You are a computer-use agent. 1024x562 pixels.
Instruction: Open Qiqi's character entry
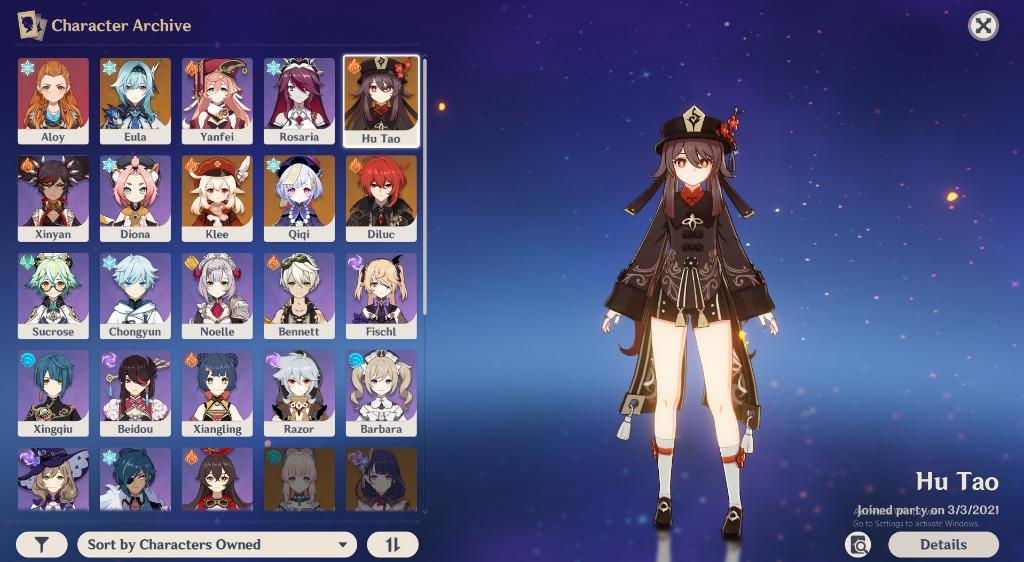299,198
